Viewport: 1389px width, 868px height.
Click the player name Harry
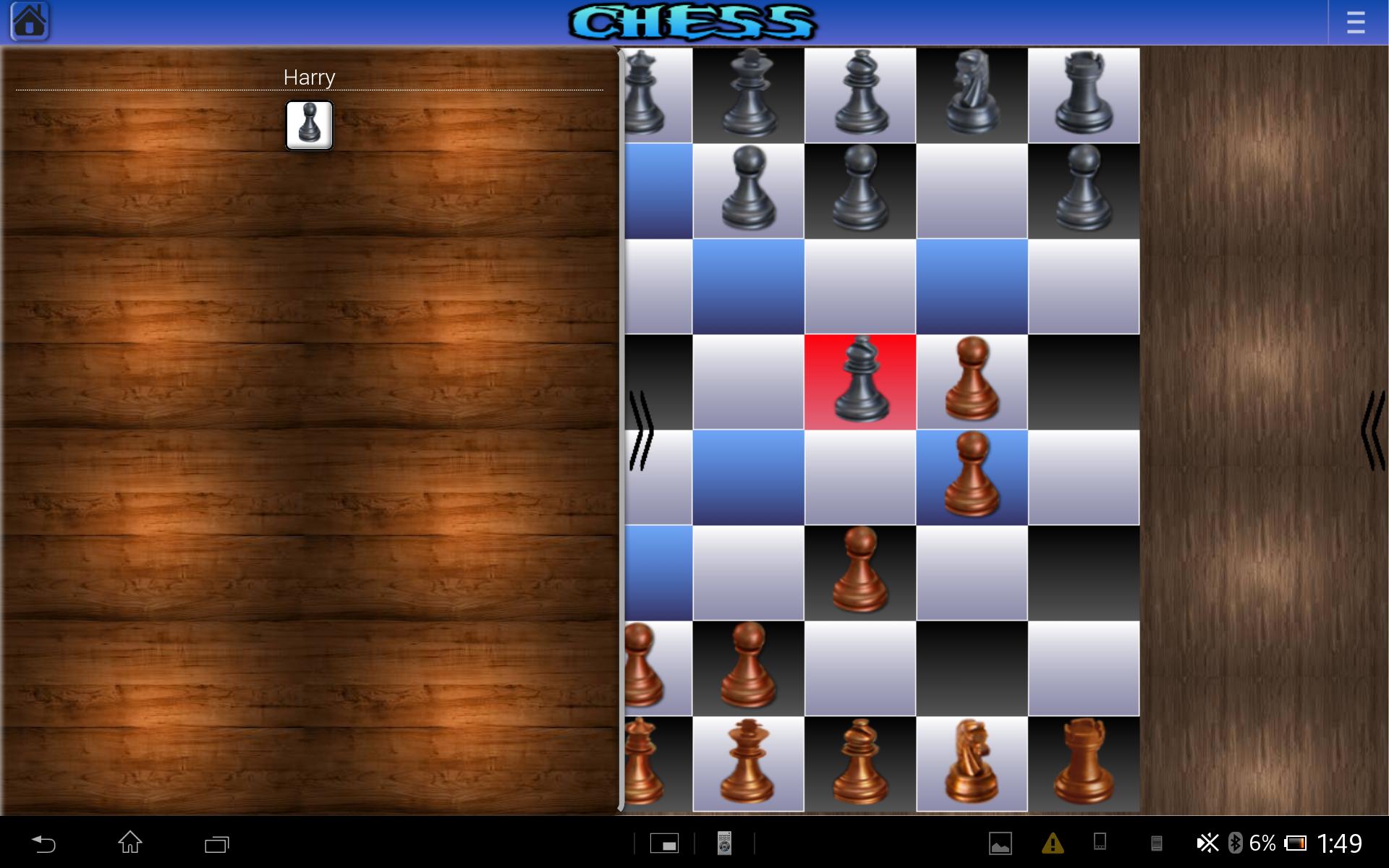(x=310, y=77)
